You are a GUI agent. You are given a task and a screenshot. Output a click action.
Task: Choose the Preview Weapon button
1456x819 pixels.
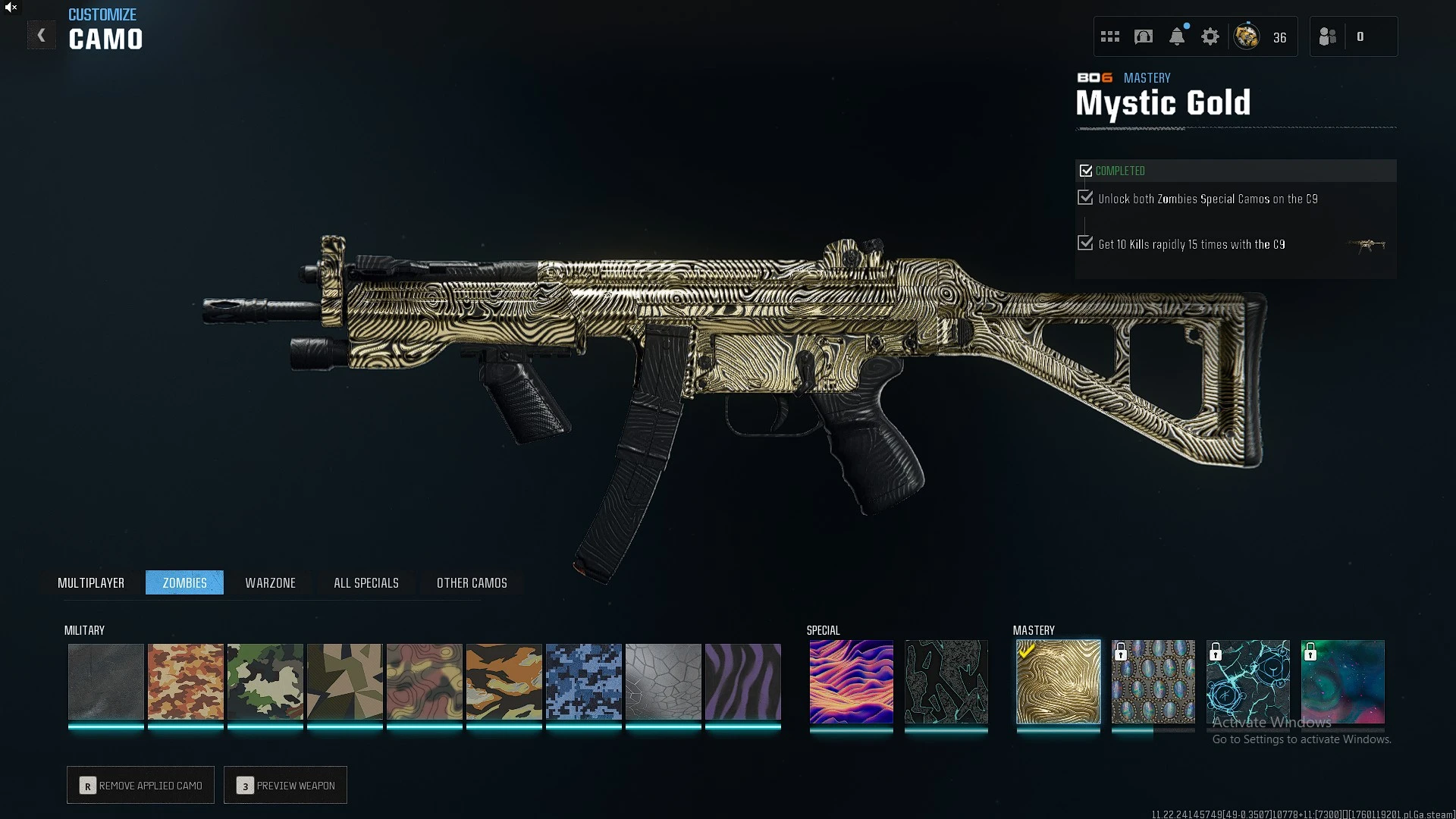pos(286,786)
